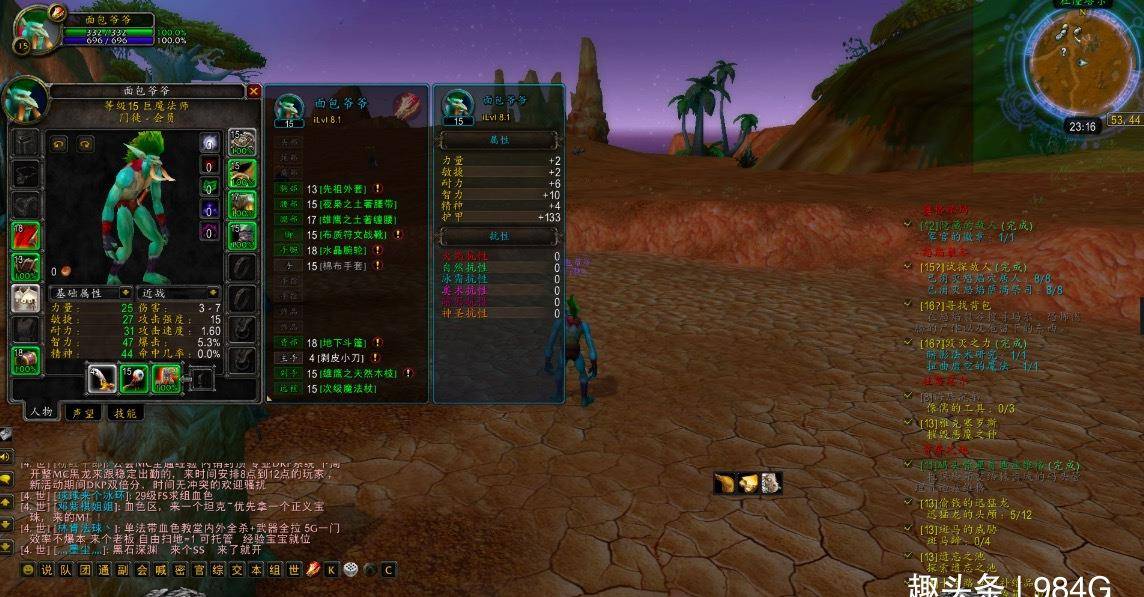Roll the dice button in chat bar

[350, 569]
